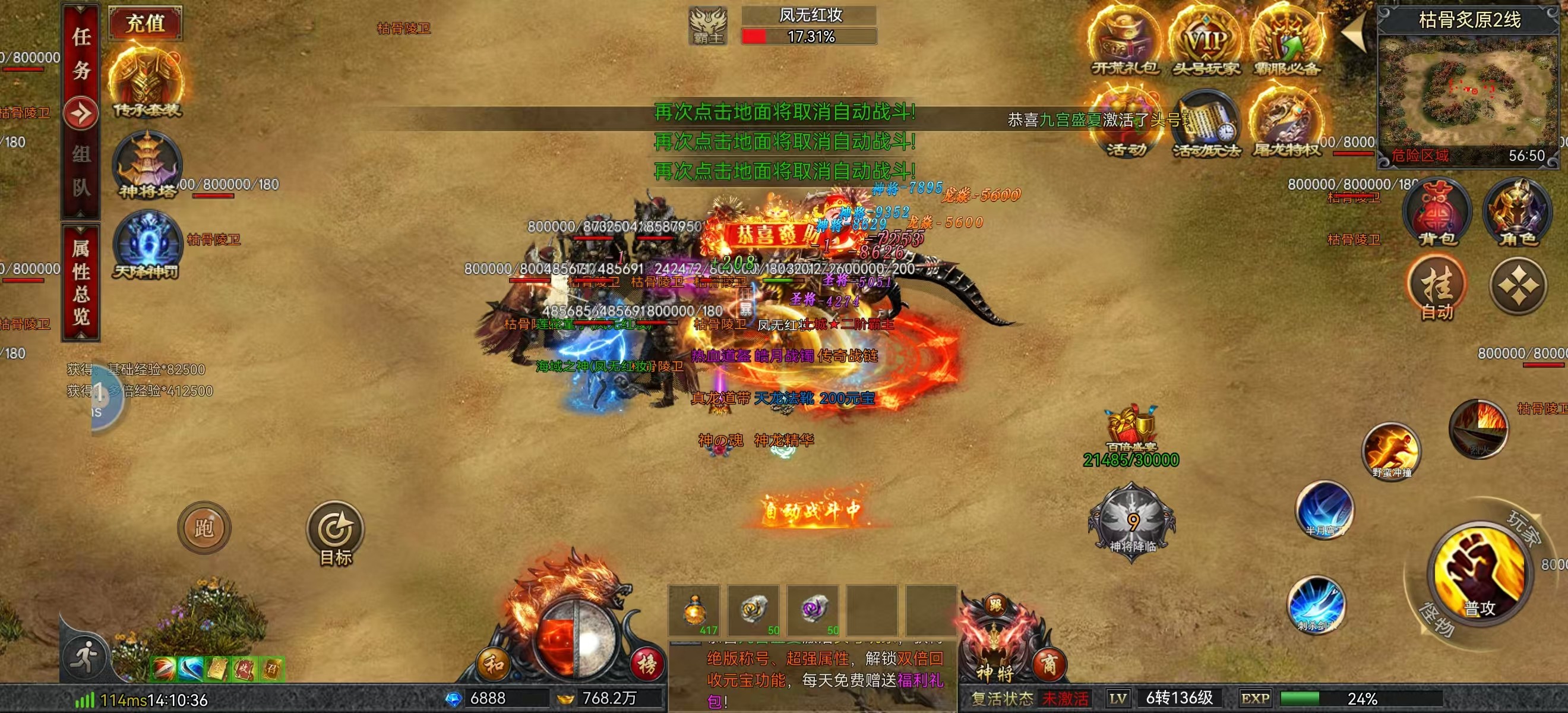Activate the 野蛮冲撞 charge skill
Screen dimensions: 1568x713
click(1392, 450)
